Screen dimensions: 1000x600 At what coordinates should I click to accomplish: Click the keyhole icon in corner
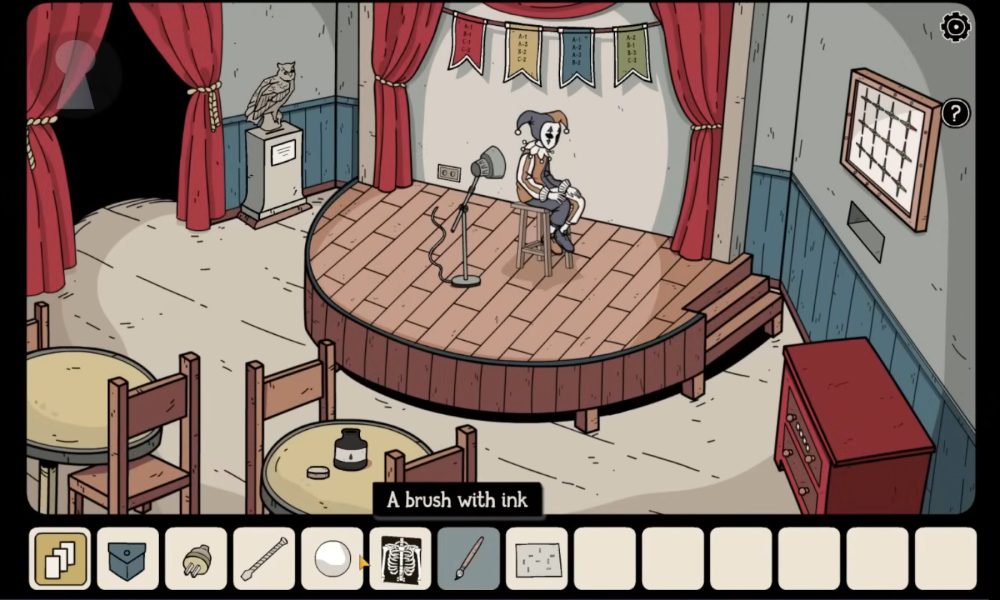77,75
